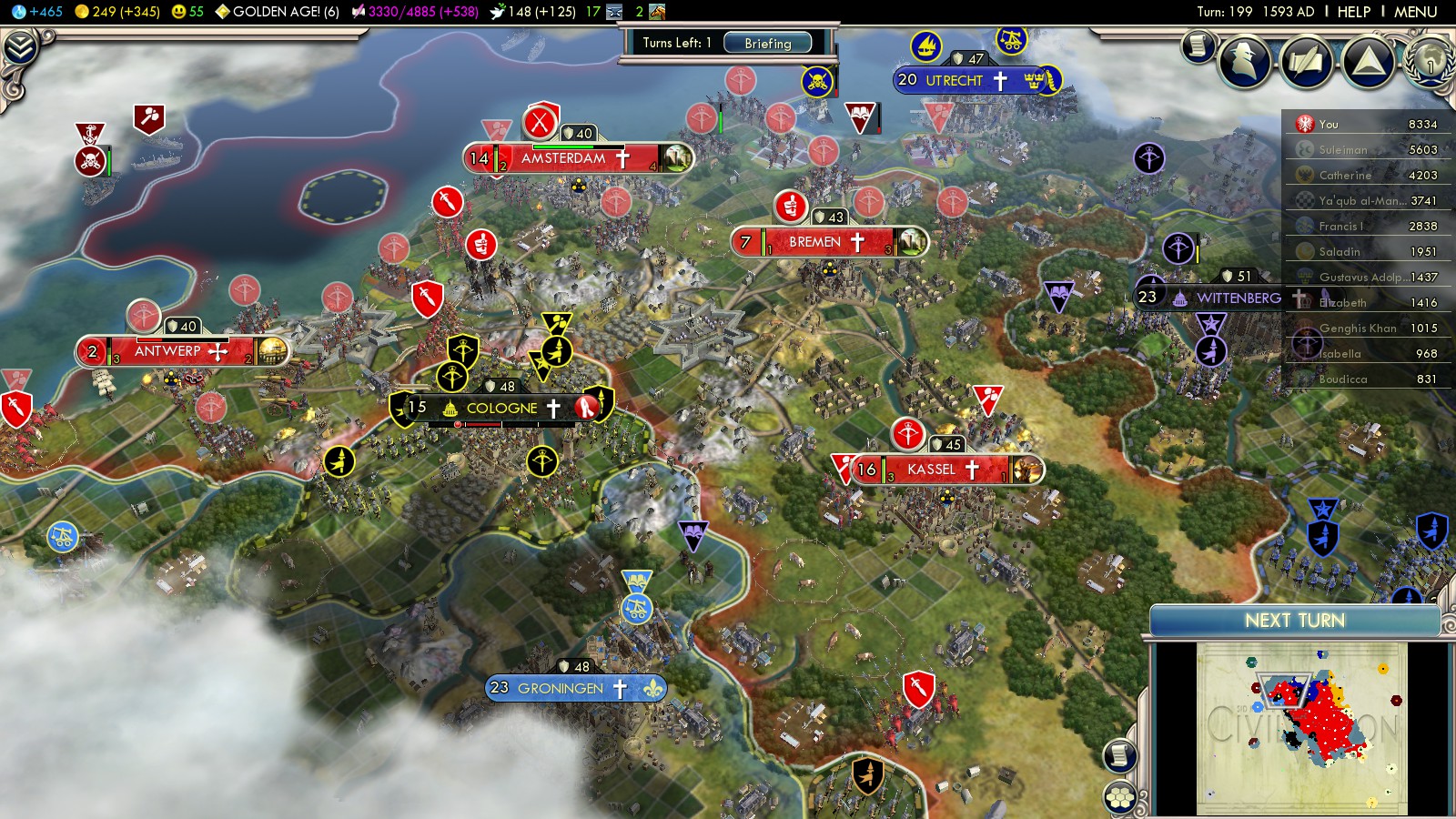
Task: Open minimap options hexagon button
Action: pos(1120,797)
